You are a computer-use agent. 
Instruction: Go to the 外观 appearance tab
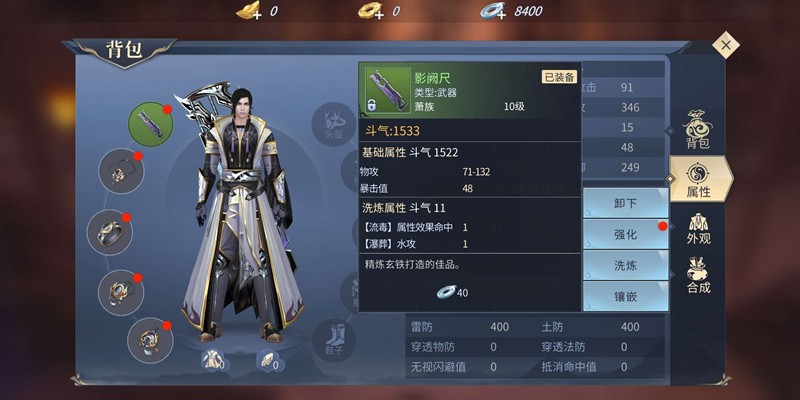(x=698, y=225)
